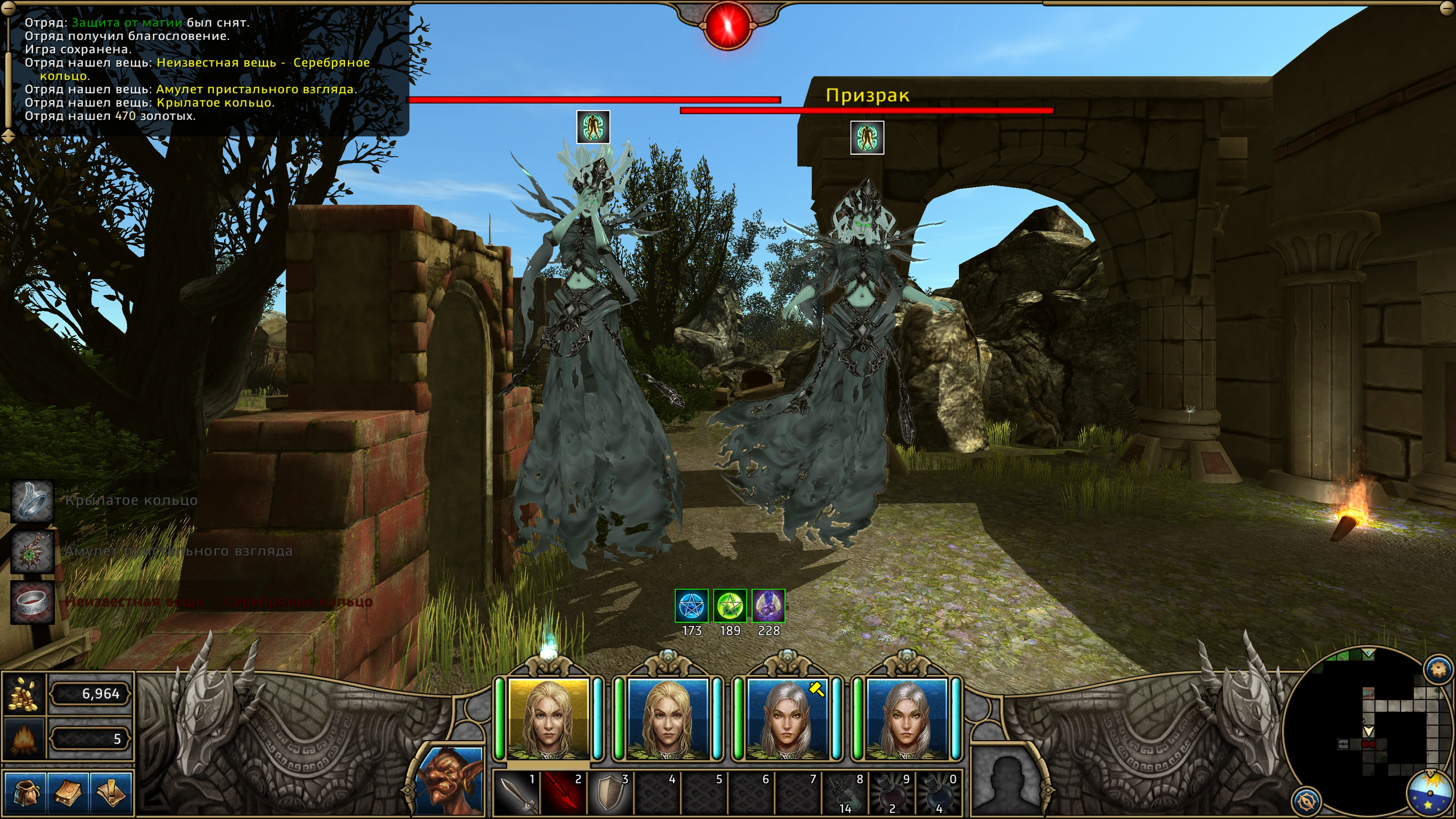Select the blonde elf with blue background
Viewport: 1456px width, 819px height.
[668, 719]
